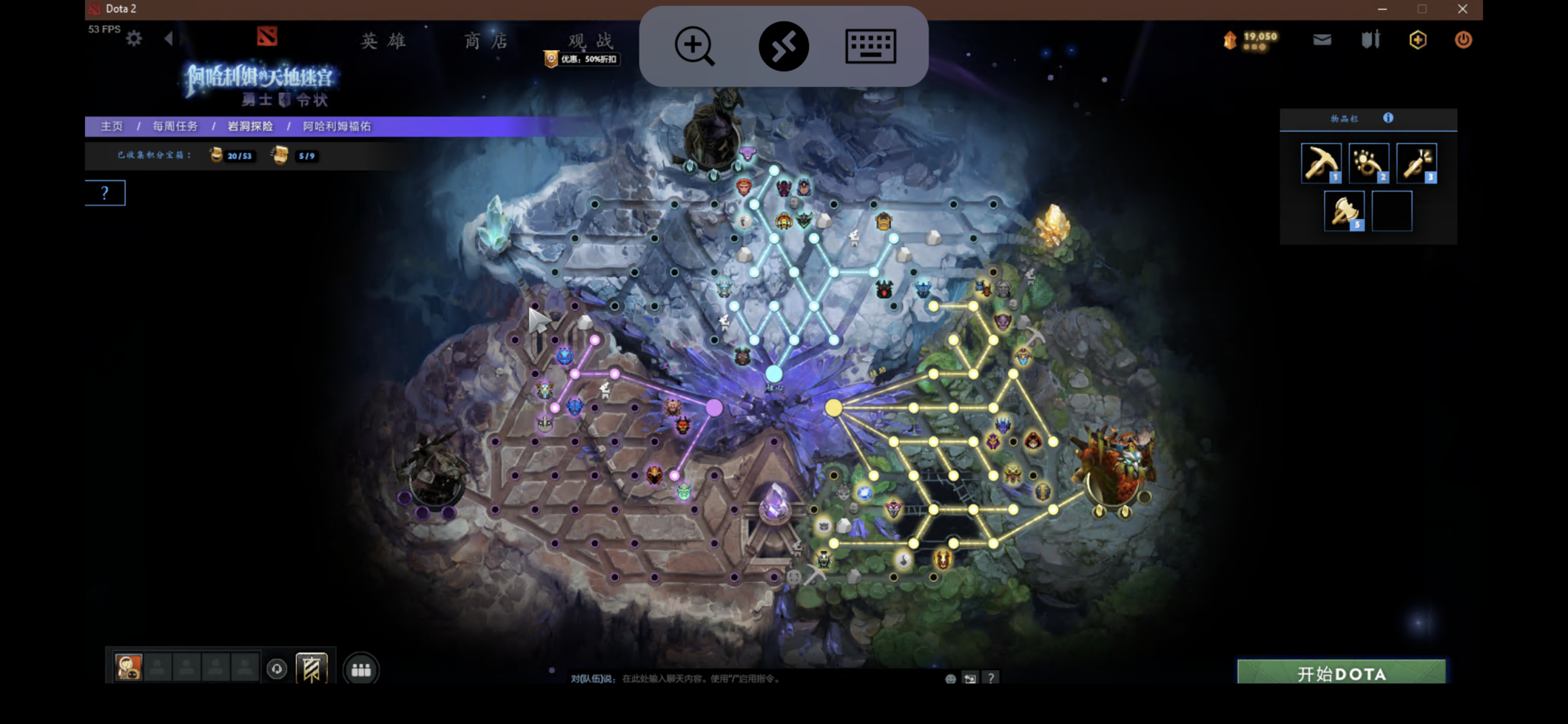Open the gear settings icon
The height and width of the screenshot is (724, 1568).
tap(134, 38)
